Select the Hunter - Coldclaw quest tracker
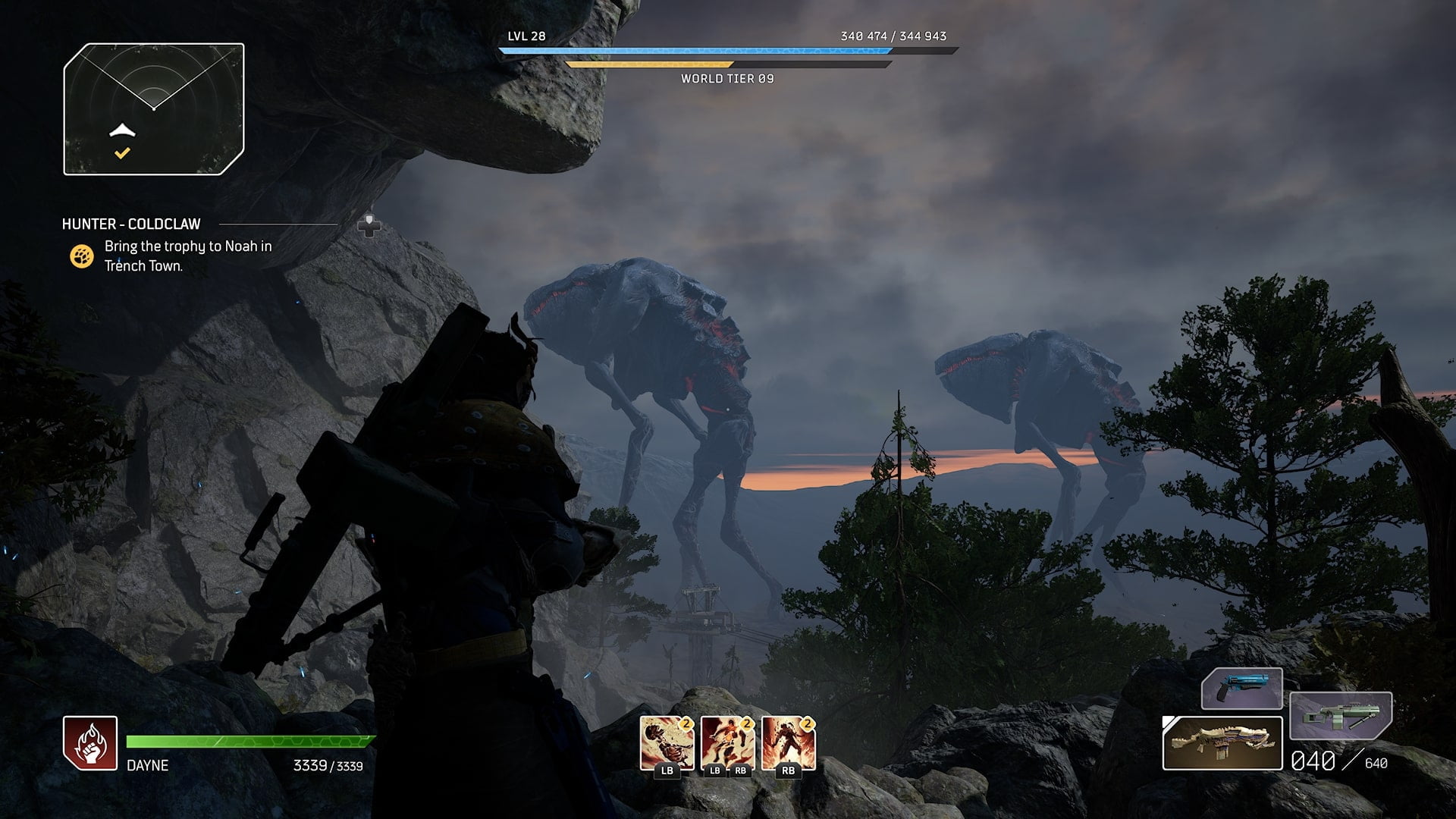1456x819 pixels. tap(131, 224)
